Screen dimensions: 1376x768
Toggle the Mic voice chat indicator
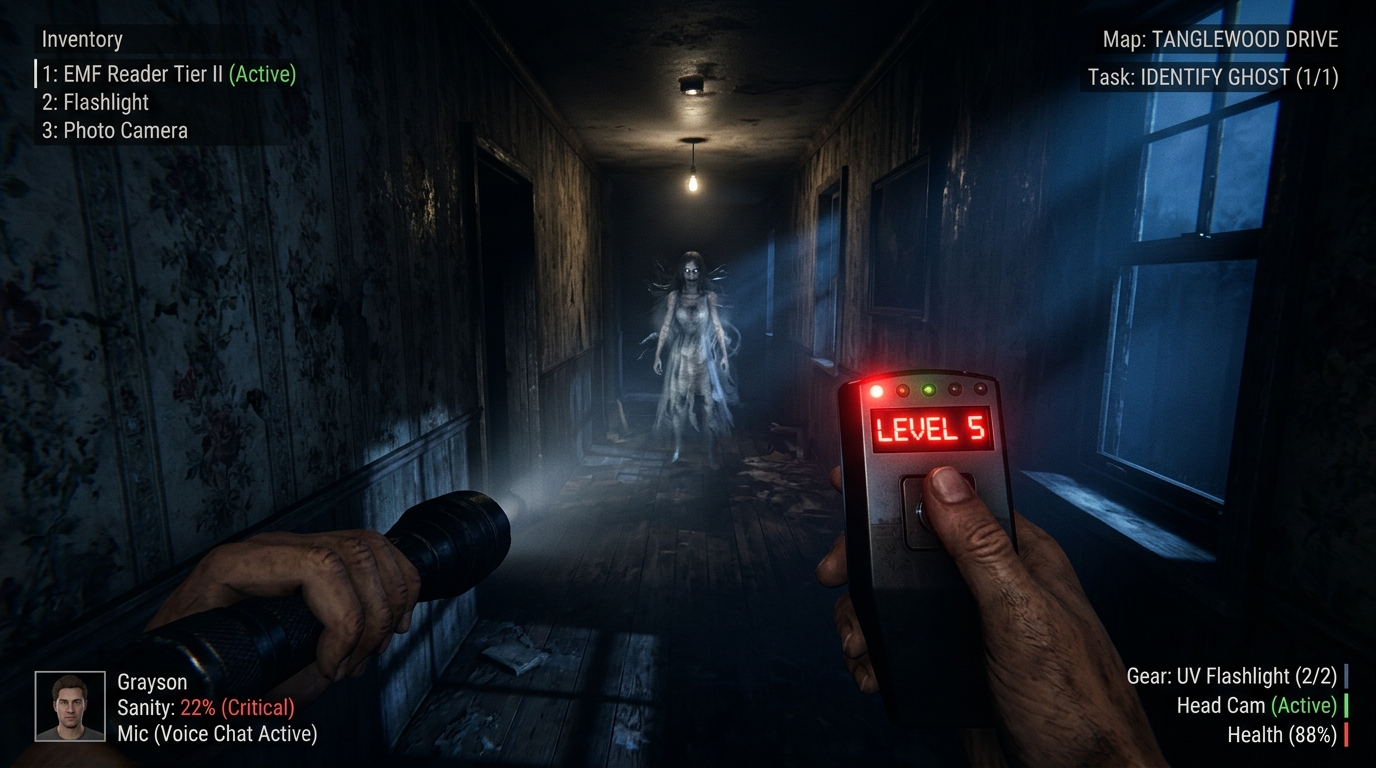point(217,734)
